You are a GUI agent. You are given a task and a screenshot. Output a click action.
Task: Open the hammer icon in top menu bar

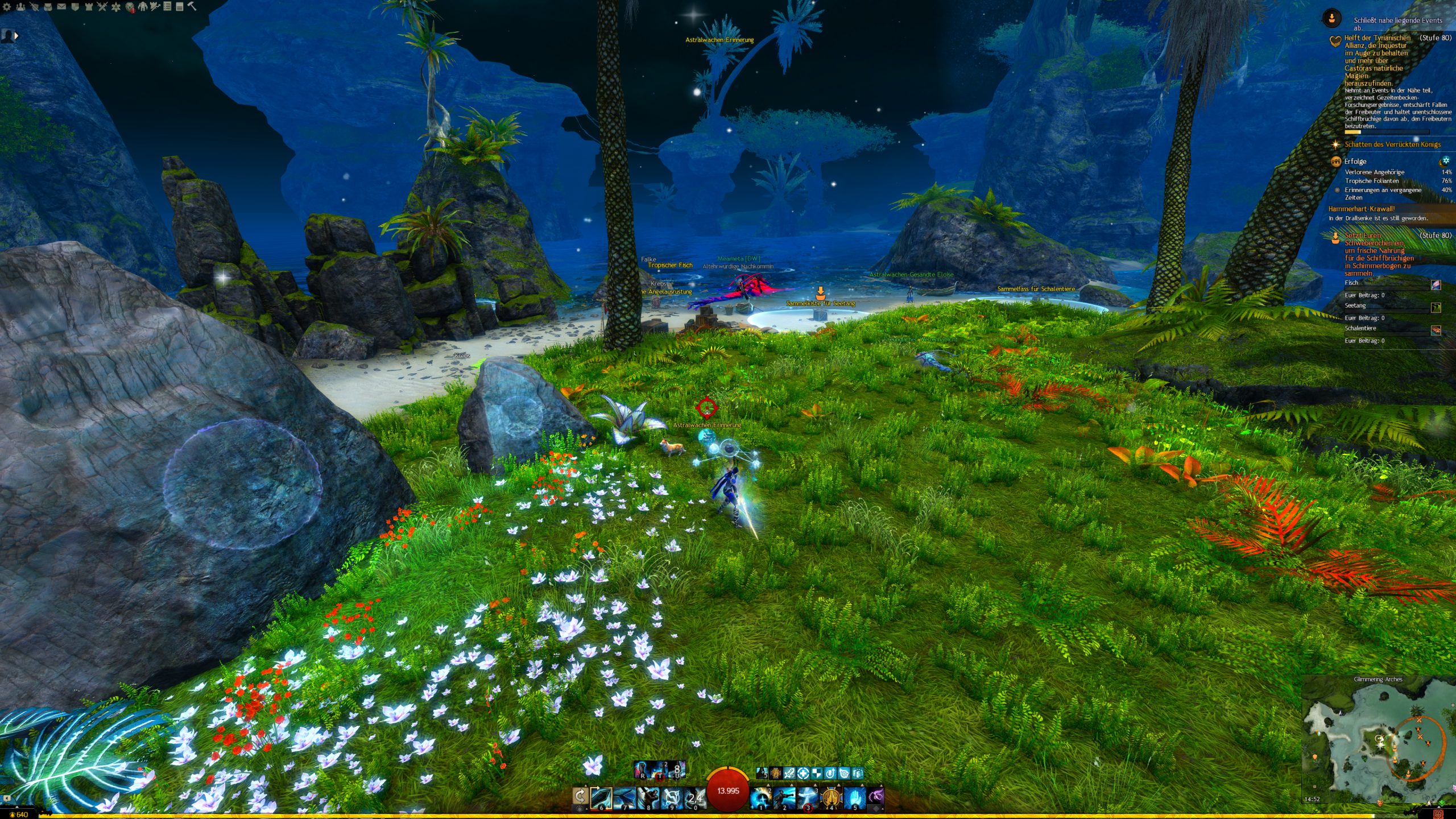pos(192,6)
